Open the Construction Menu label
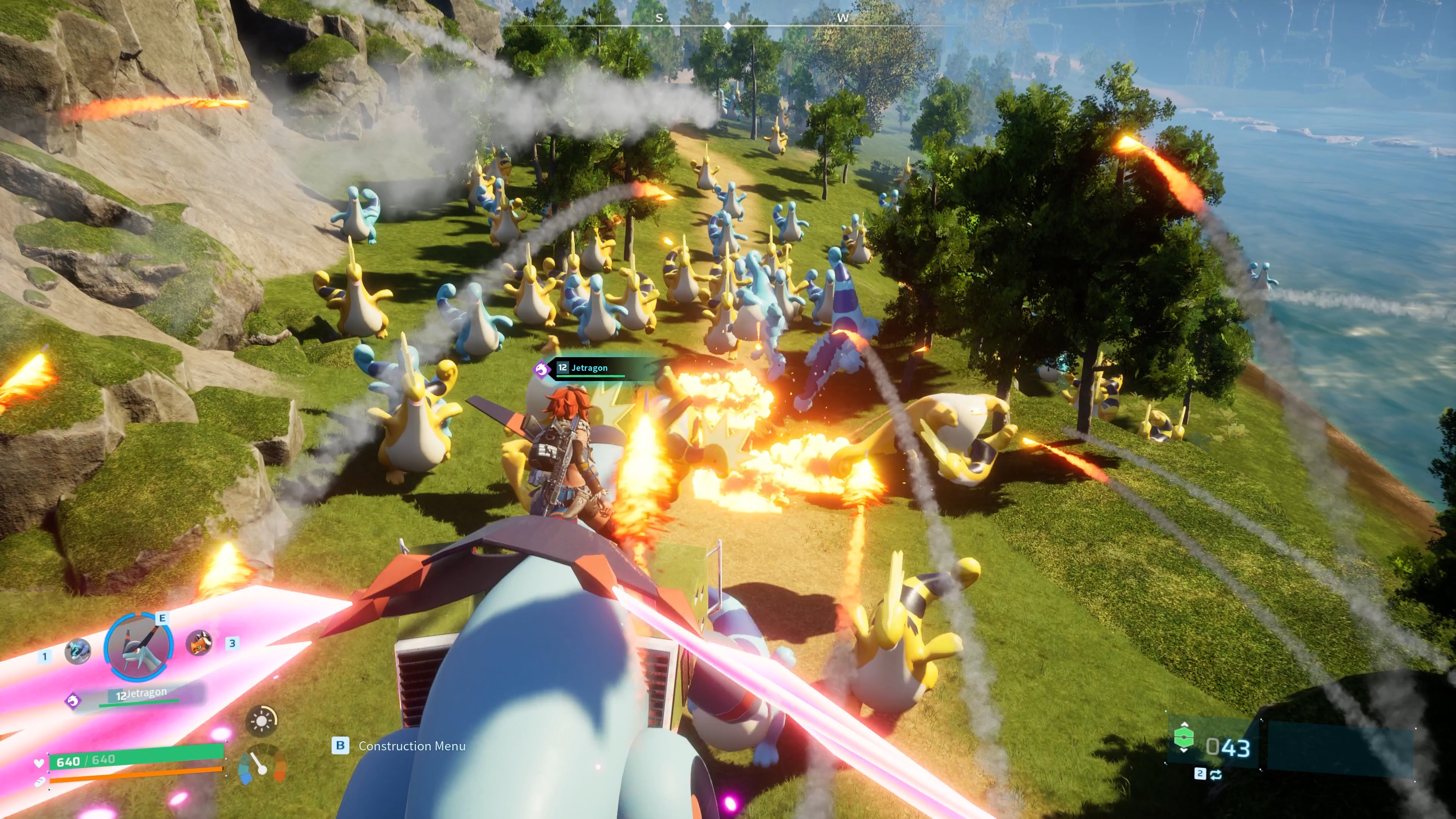 [x=411, y=746]
